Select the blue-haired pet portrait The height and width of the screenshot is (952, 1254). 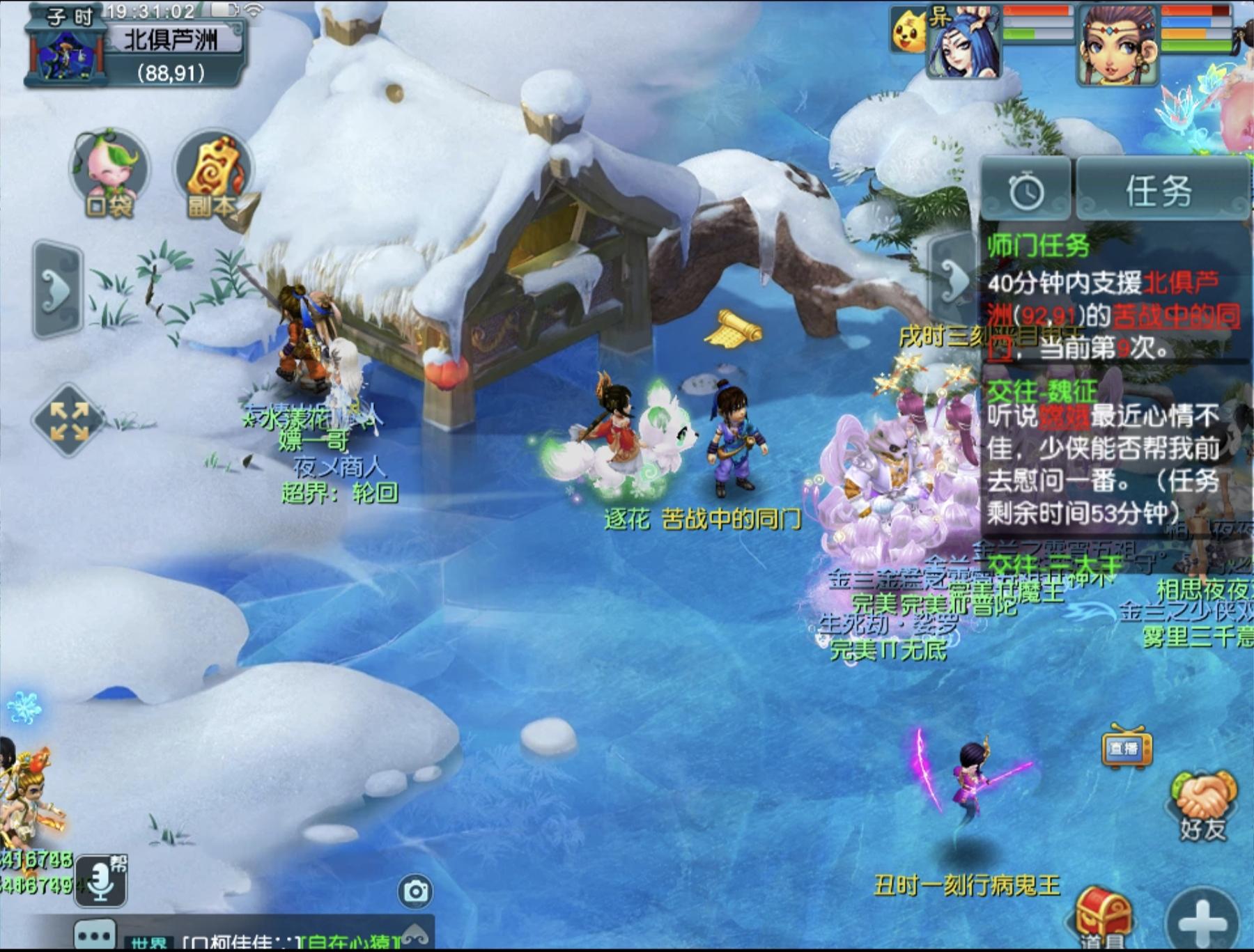click(964, 43)
